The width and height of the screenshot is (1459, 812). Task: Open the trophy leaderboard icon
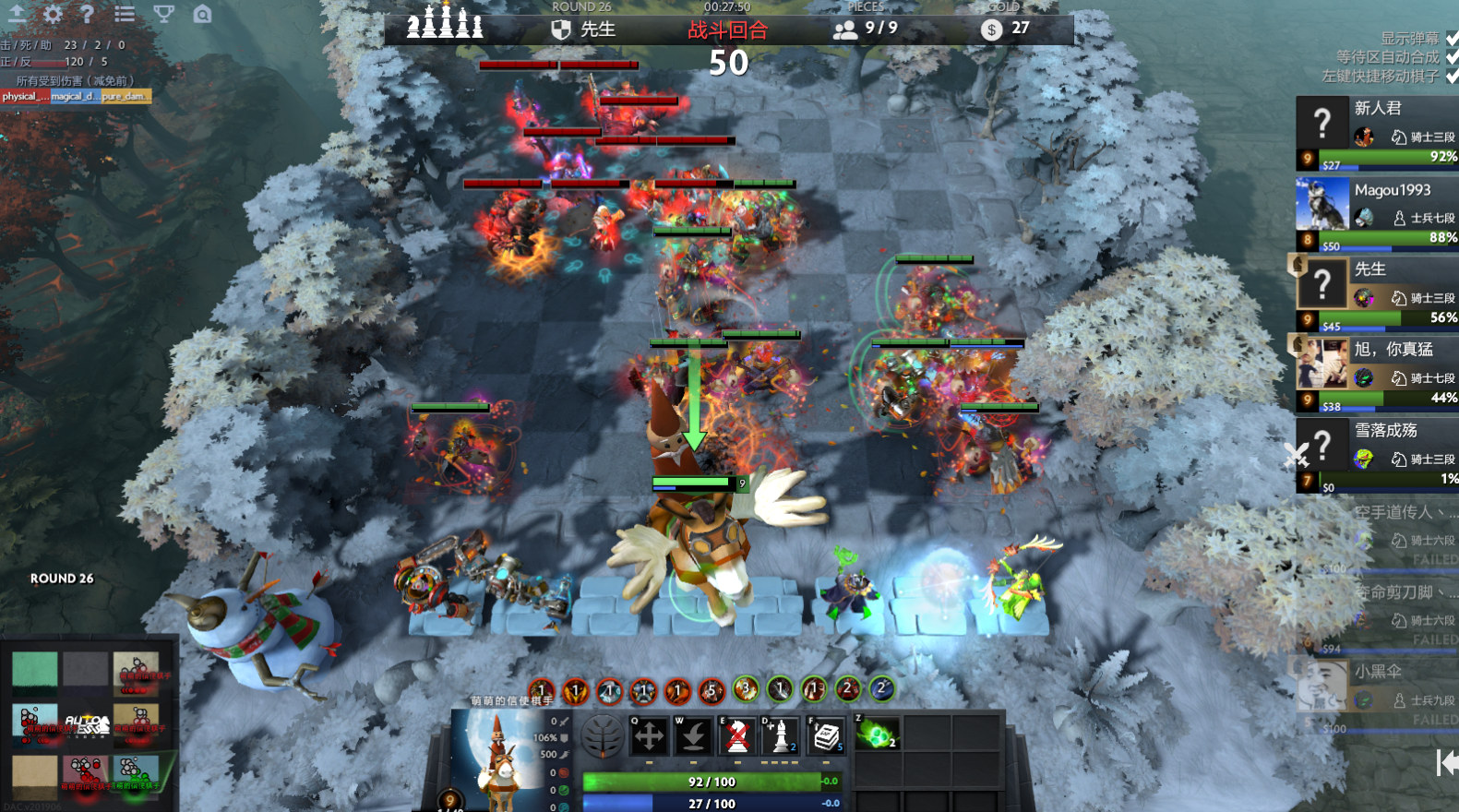[163, 14]
